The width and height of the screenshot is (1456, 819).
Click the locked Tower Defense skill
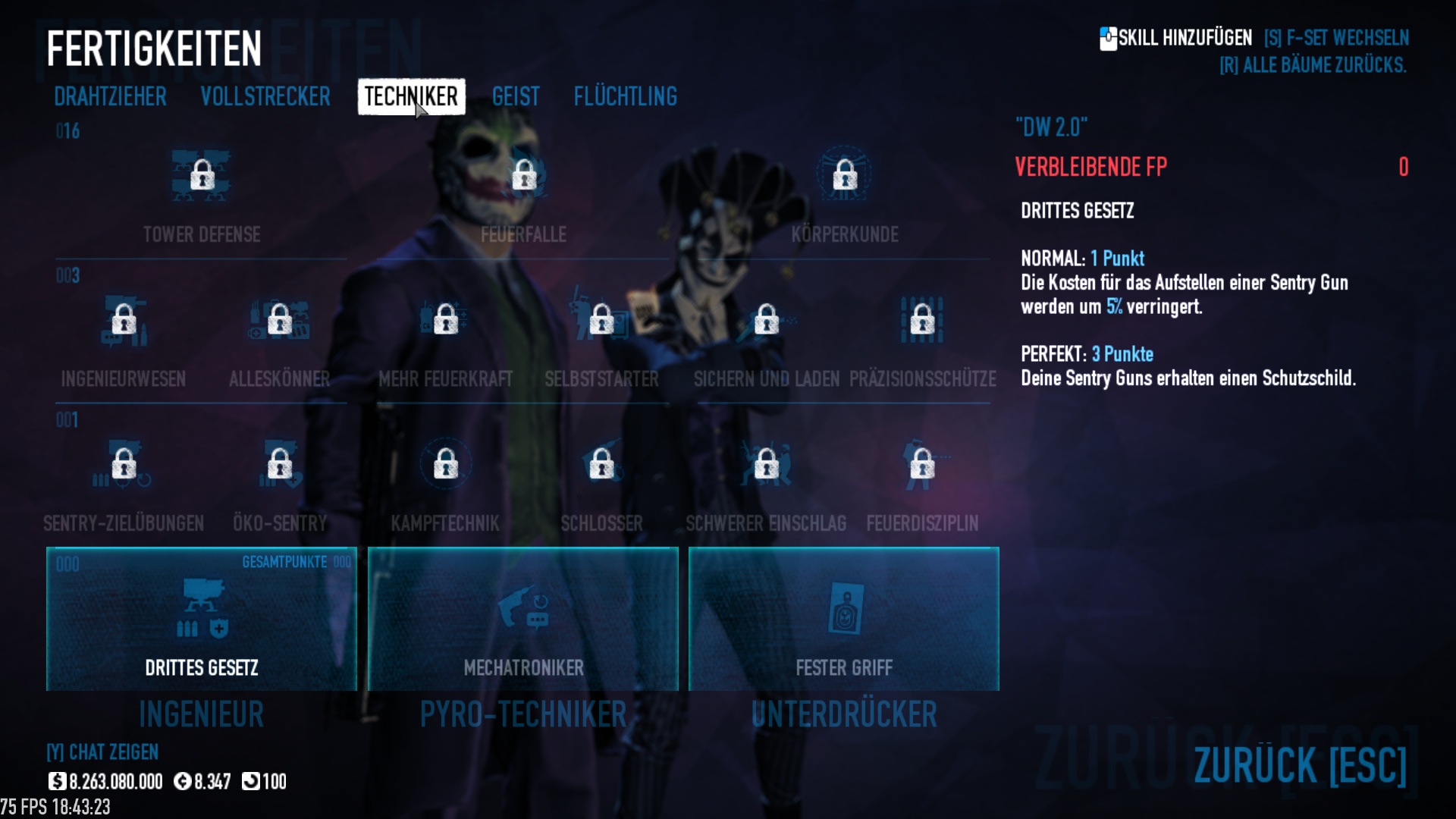click(202, 177)
